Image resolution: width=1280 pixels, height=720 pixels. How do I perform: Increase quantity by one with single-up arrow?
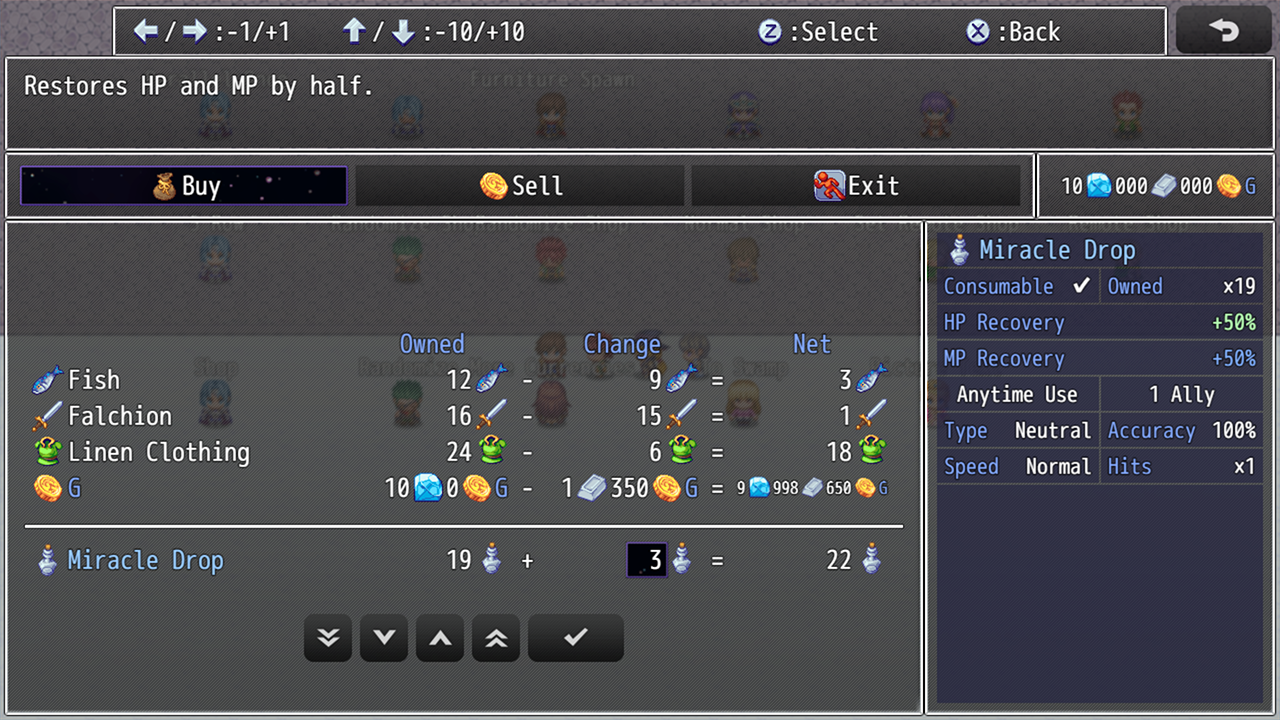(440, 638)
